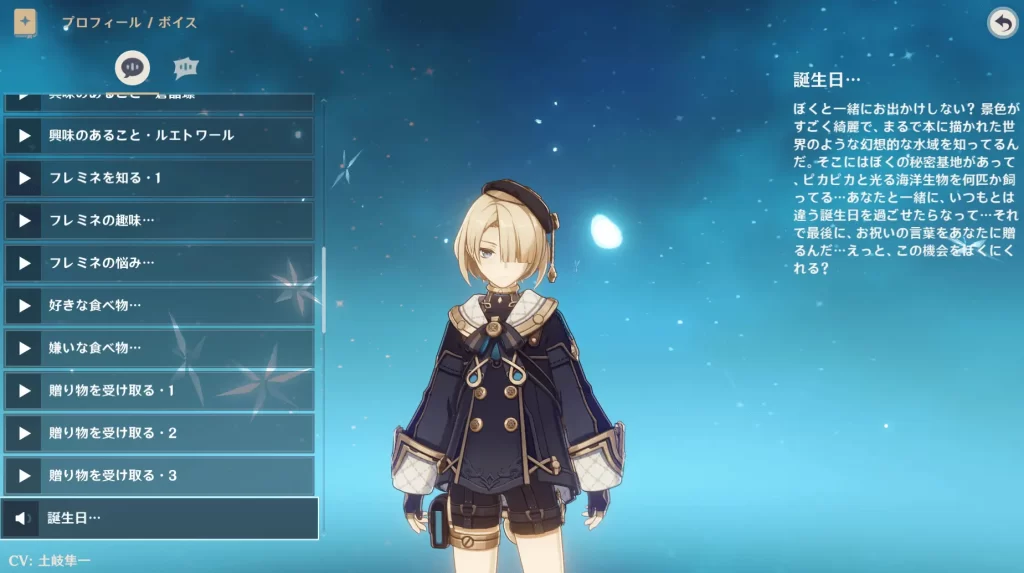Open the profile book icon

click(x=25, y=22)
